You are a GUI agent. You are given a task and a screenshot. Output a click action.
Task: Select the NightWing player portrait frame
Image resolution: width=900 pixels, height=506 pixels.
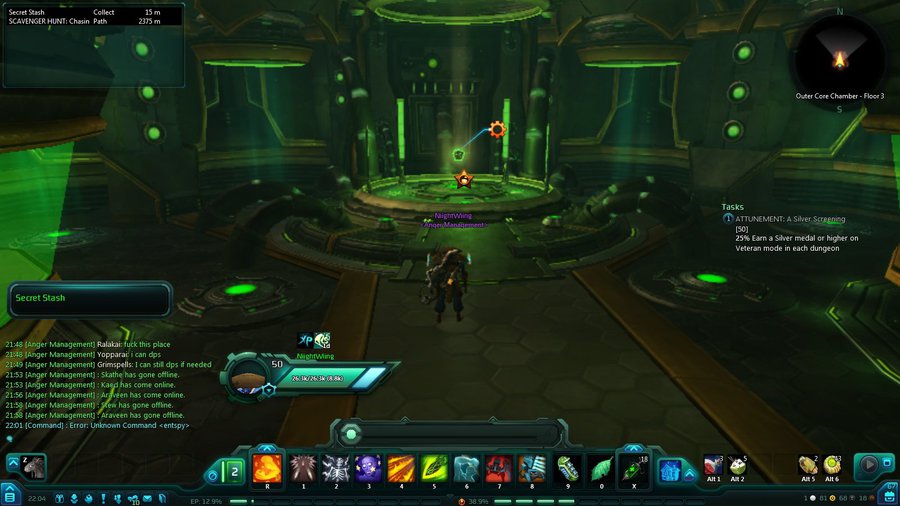pyautogui.click(x=247, y=376)
